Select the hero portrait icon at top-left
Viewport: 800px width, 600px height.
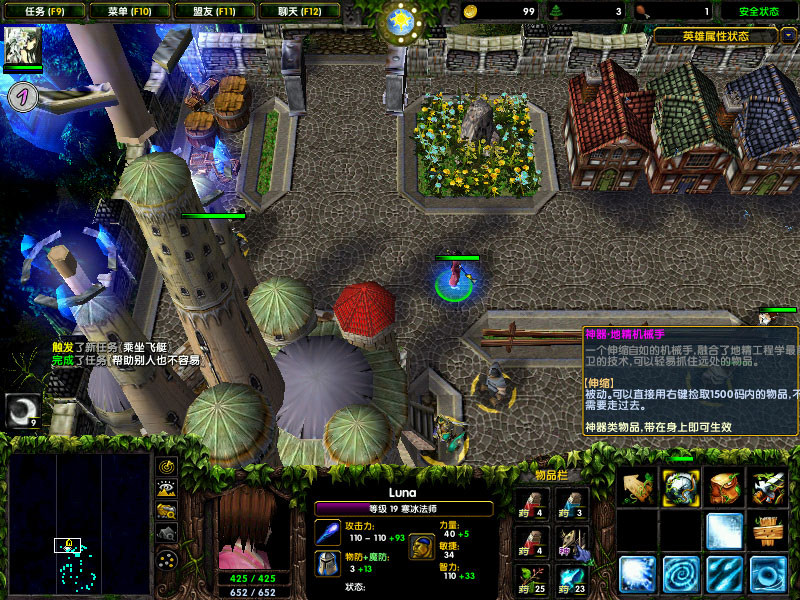click(22, 46)
